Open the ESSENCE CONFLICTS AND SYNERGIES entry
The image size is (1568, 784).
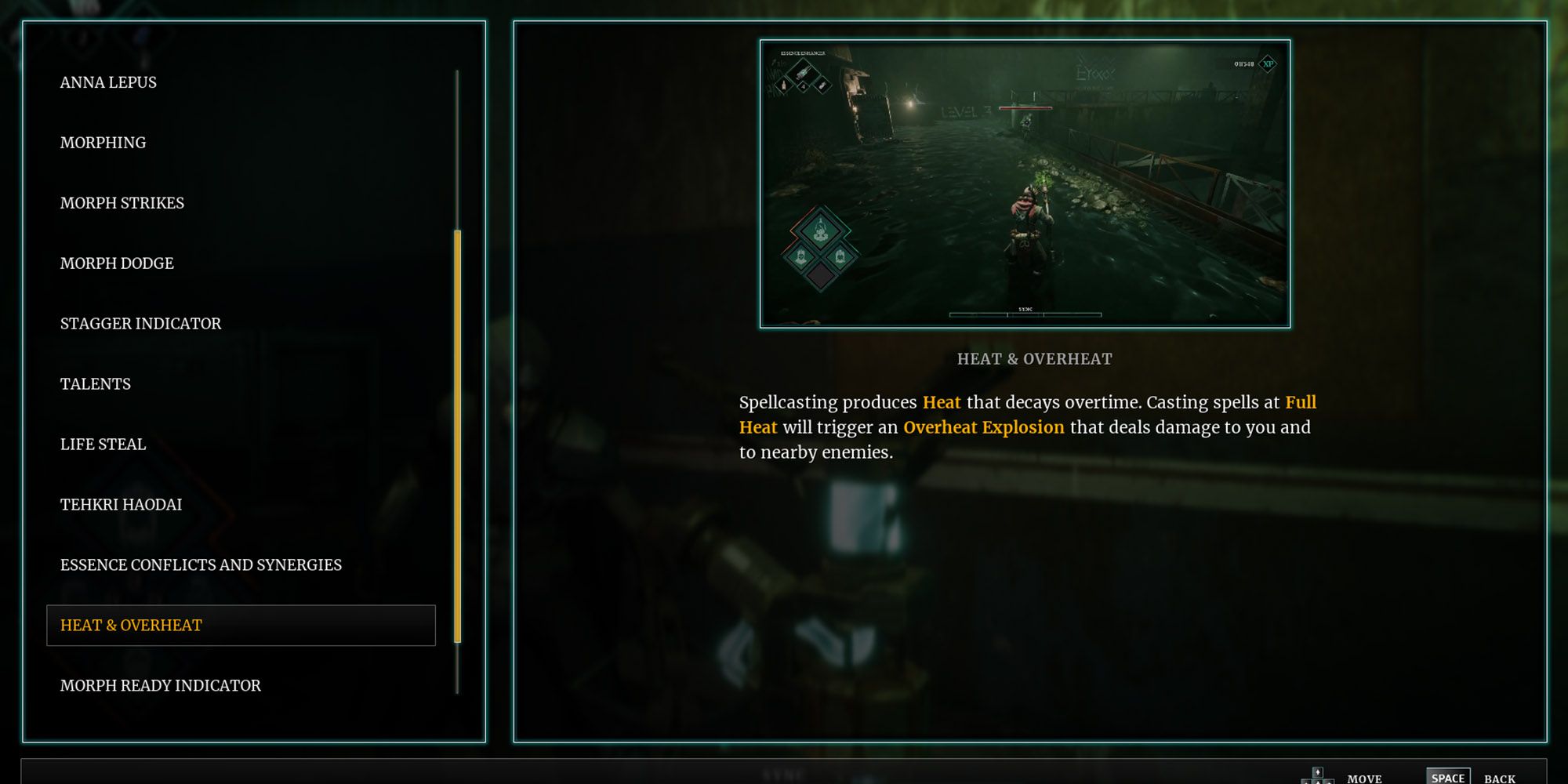click(201, 564)
